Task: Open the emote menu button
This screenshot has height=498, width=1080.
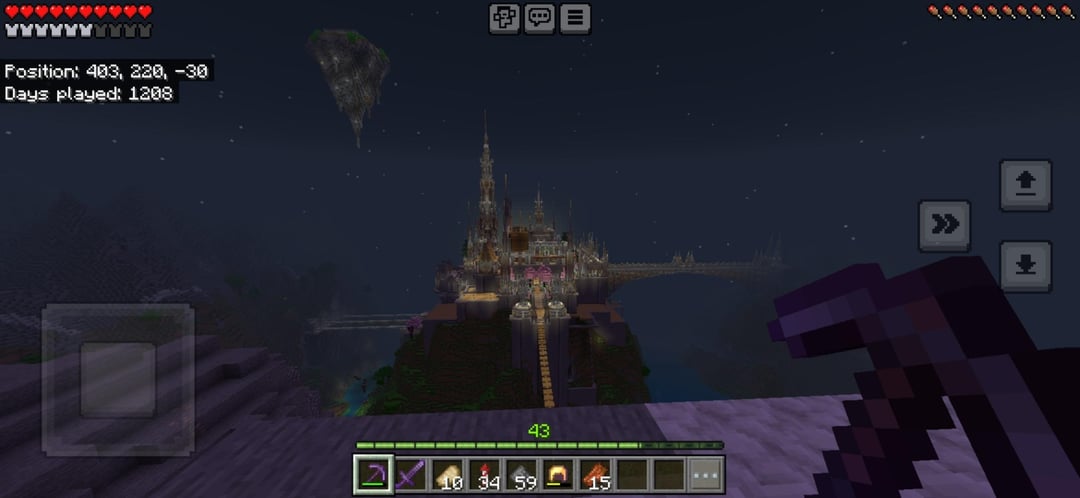Action: [505, 18]
